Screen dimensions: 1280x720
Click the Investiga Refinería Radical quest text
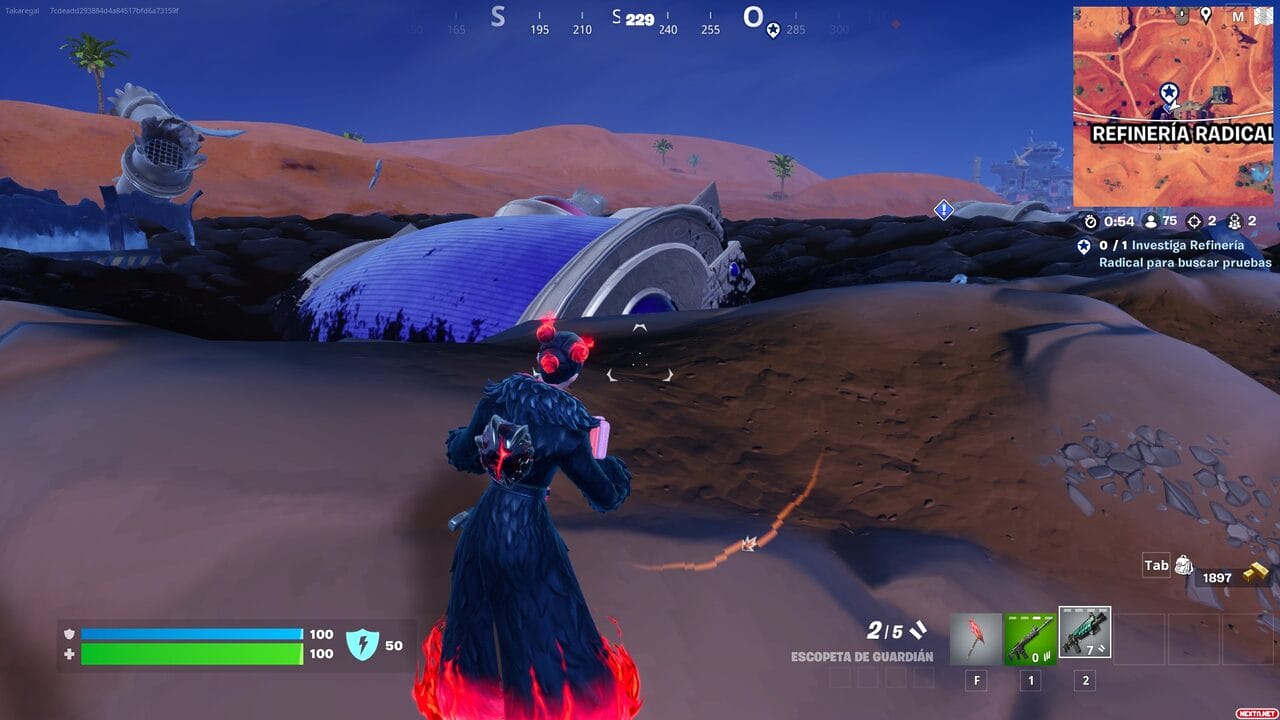[1180, 254]
